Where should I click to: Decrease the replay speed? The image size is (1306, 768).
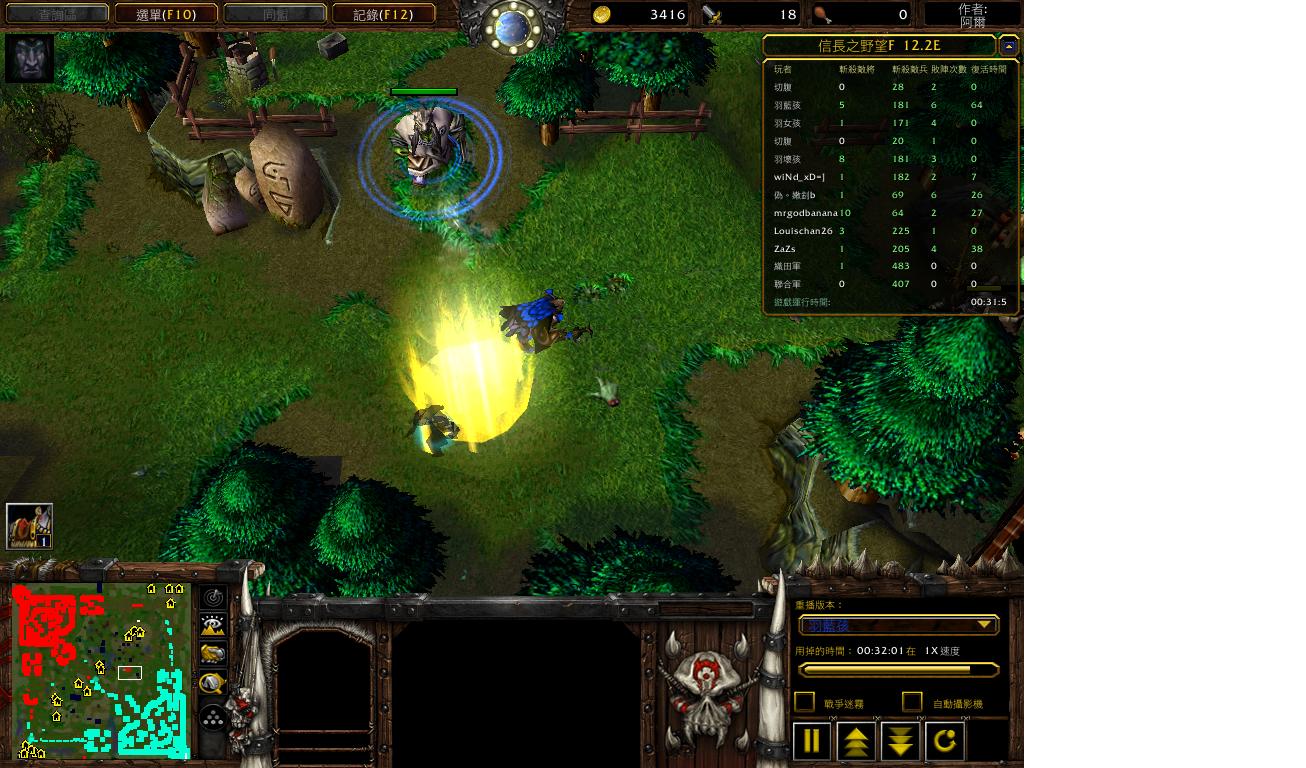pyautogui.click(x=901, y=741)
